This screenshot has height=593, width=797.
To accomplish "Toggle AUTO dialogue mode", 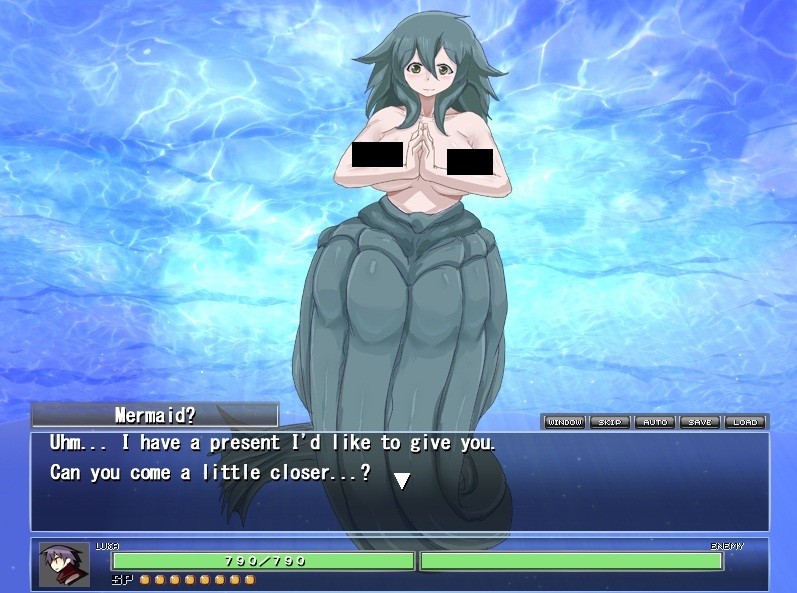I will tap(655, 422).
